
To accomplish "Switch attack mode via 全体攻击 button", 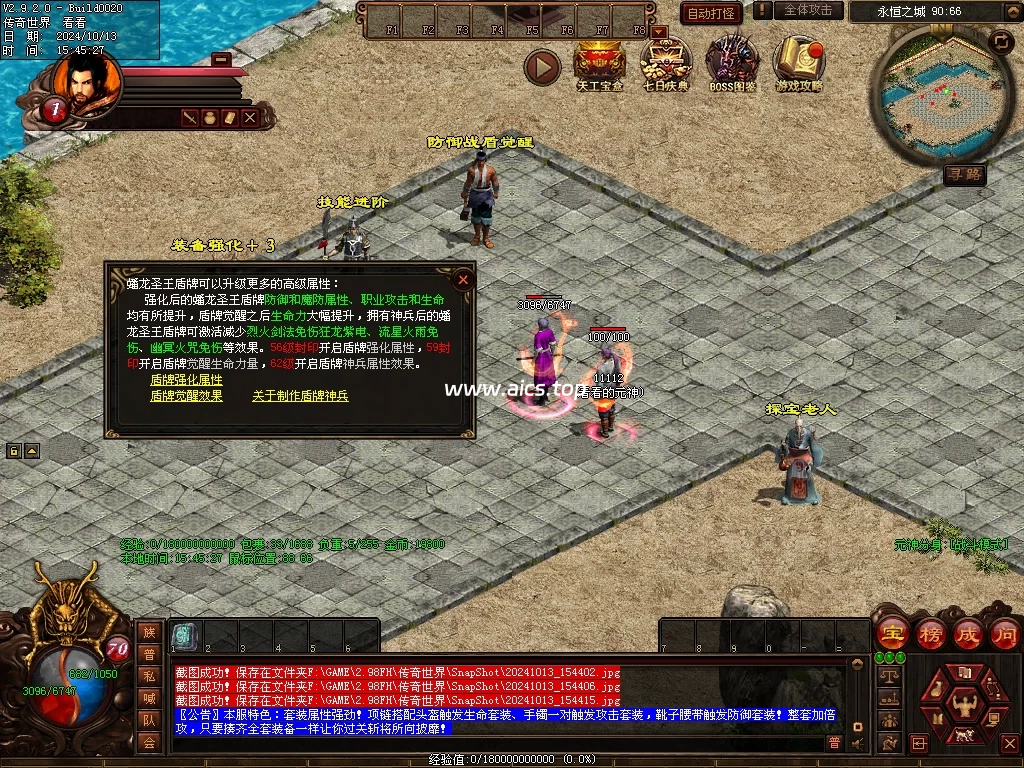I will click(x=808, y=10).
